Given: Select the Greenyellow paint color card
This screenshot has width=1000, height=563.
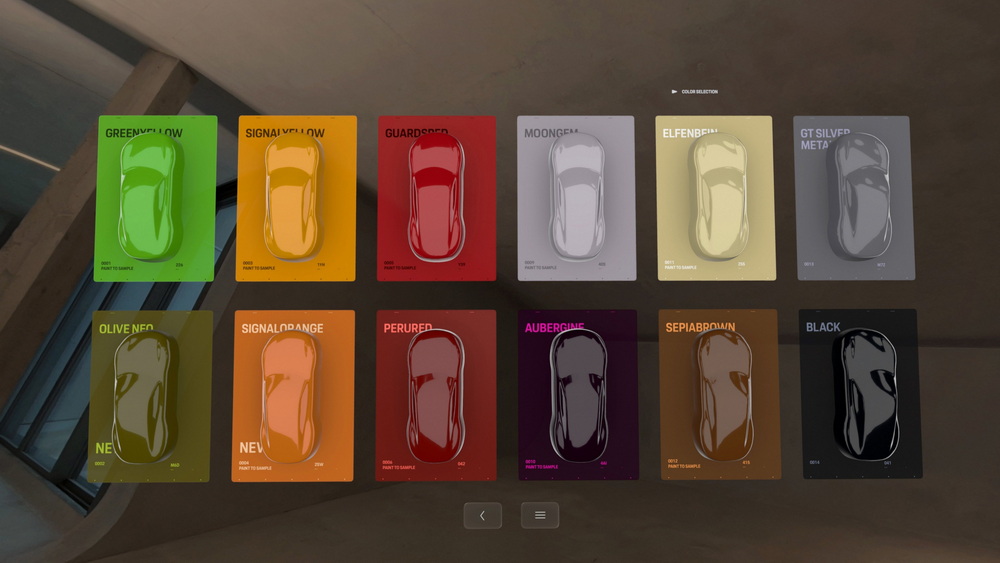Looking at the screenshot, I should [155, 198].
